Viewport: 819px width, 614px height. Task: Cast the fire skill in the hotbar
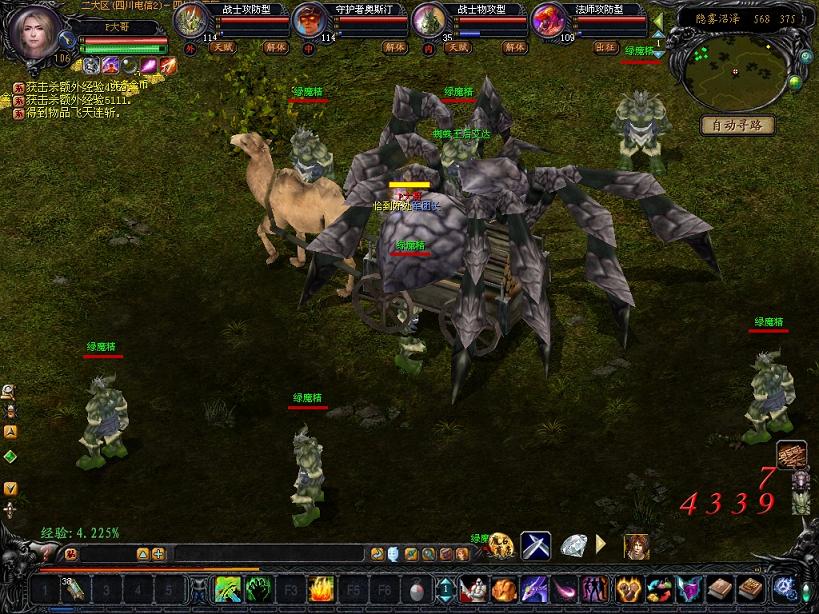[x=321, y=589]
